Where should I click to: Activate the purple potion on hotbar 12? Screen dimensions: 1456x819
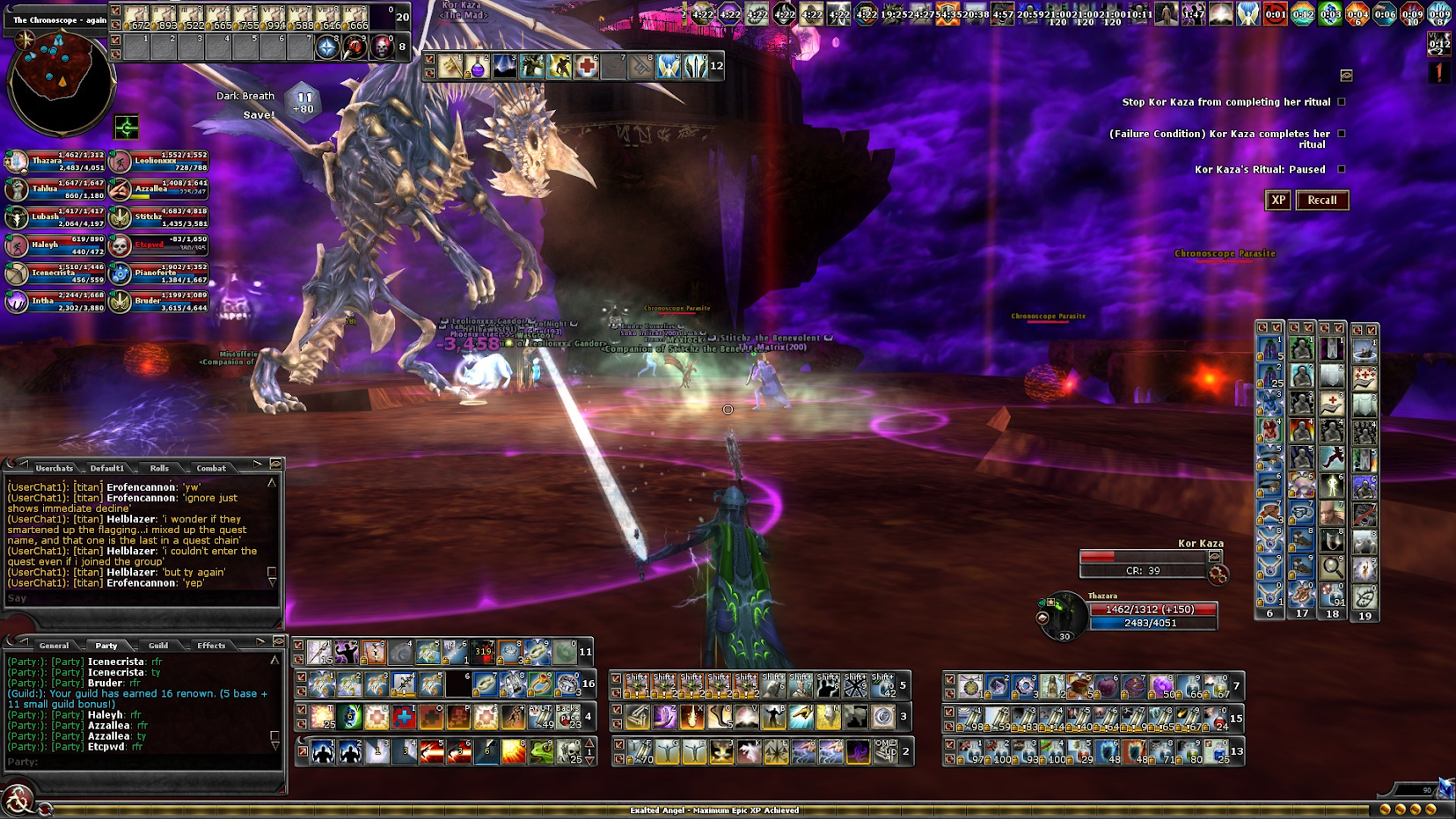[x=477, y=66]
